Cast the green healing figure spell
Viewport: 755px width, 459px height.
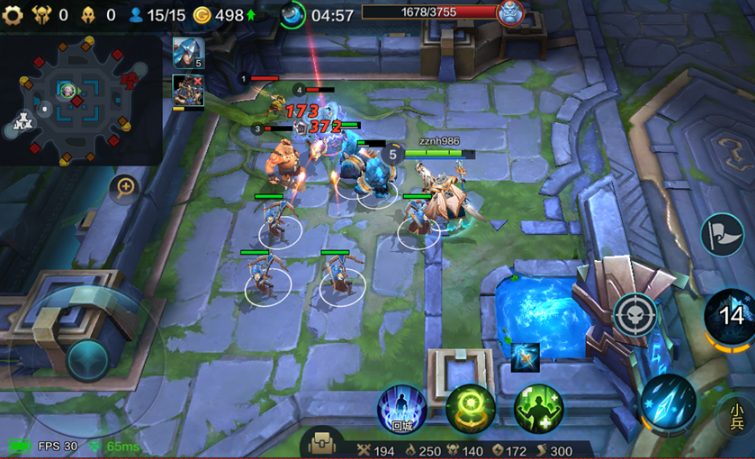539,409
